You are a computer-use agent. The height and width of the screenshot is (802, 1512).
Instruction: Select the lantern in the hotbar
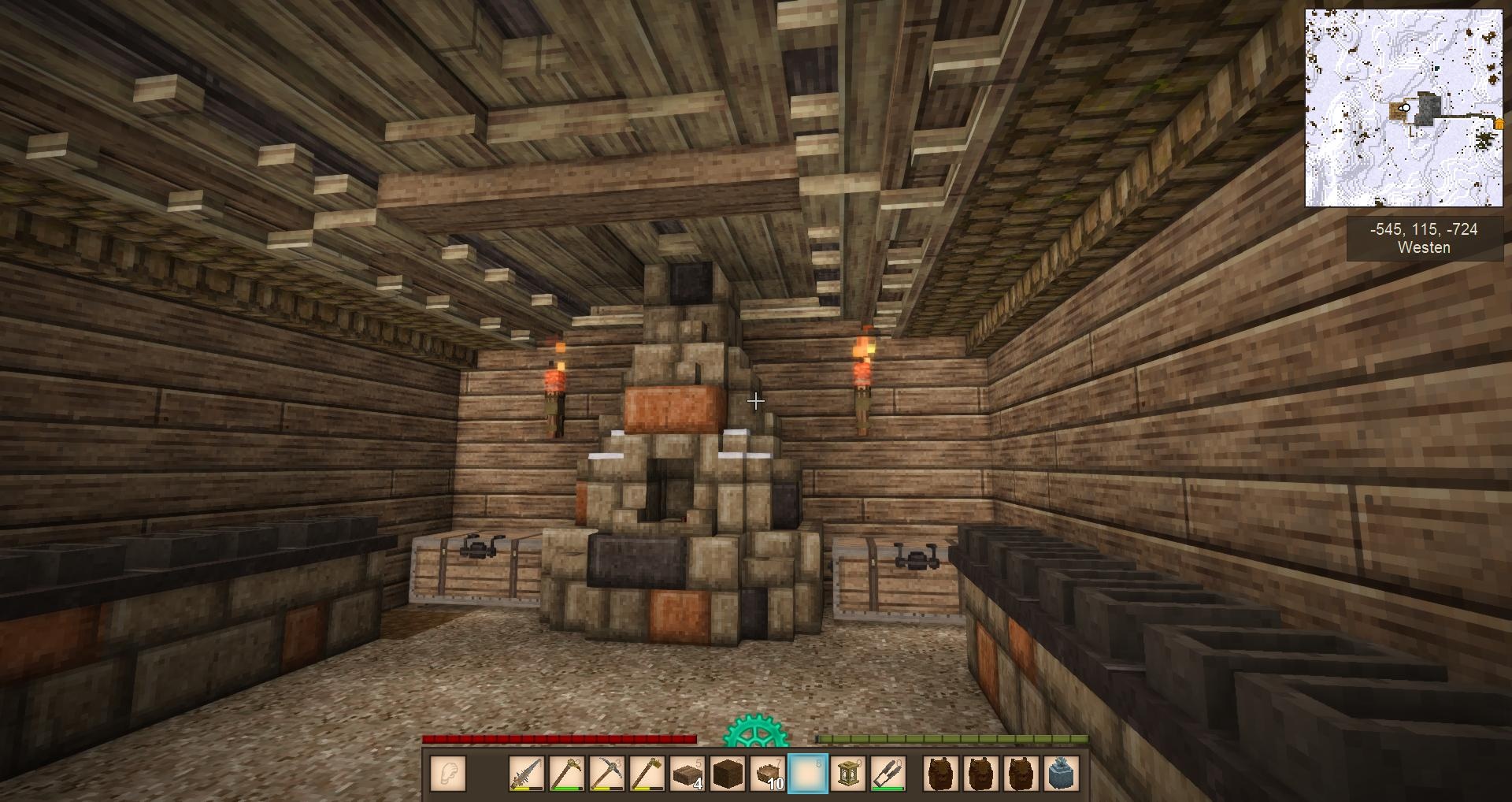click(848, 774)
